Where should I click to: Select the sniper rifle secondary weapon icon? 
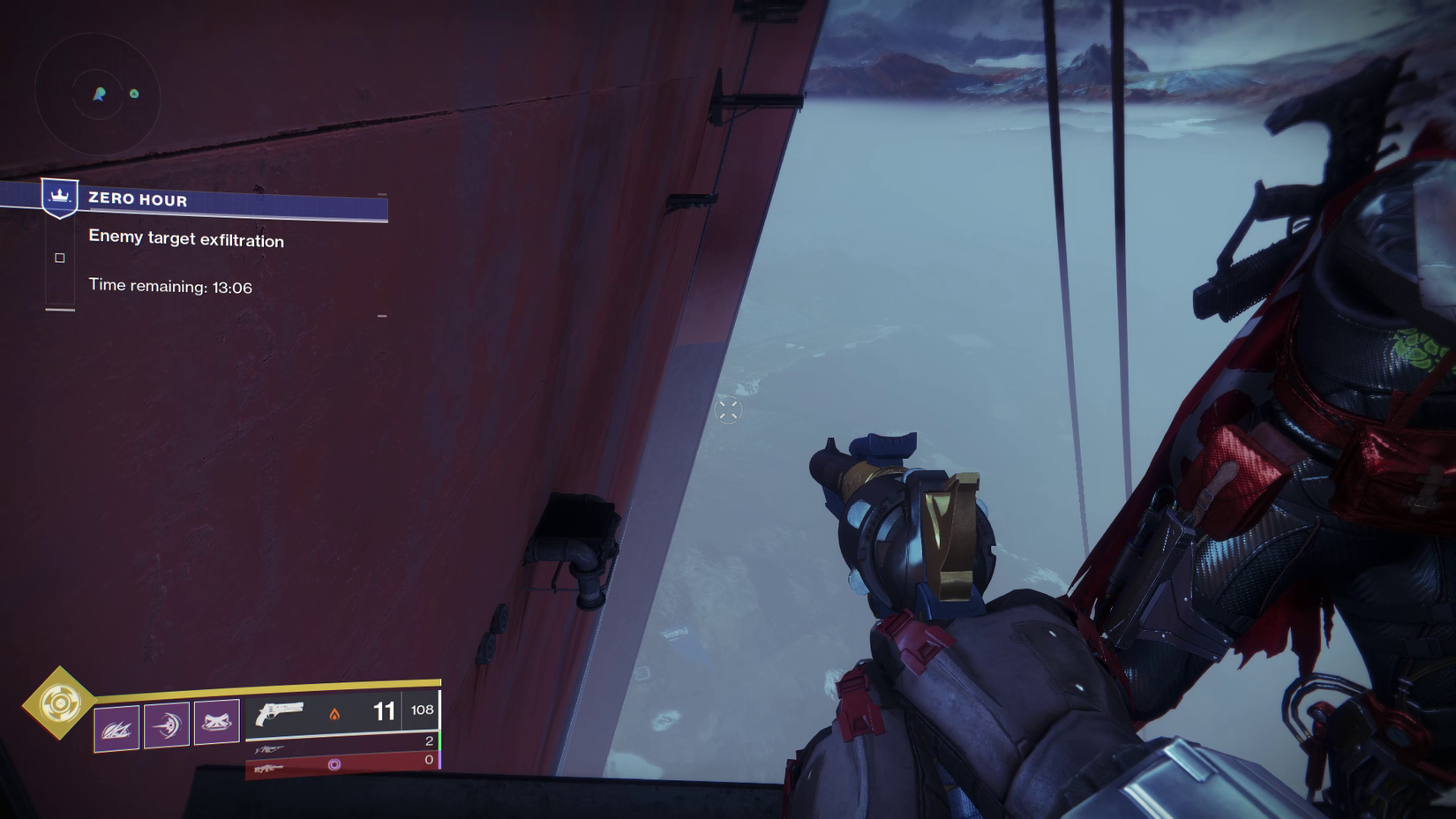270,748
